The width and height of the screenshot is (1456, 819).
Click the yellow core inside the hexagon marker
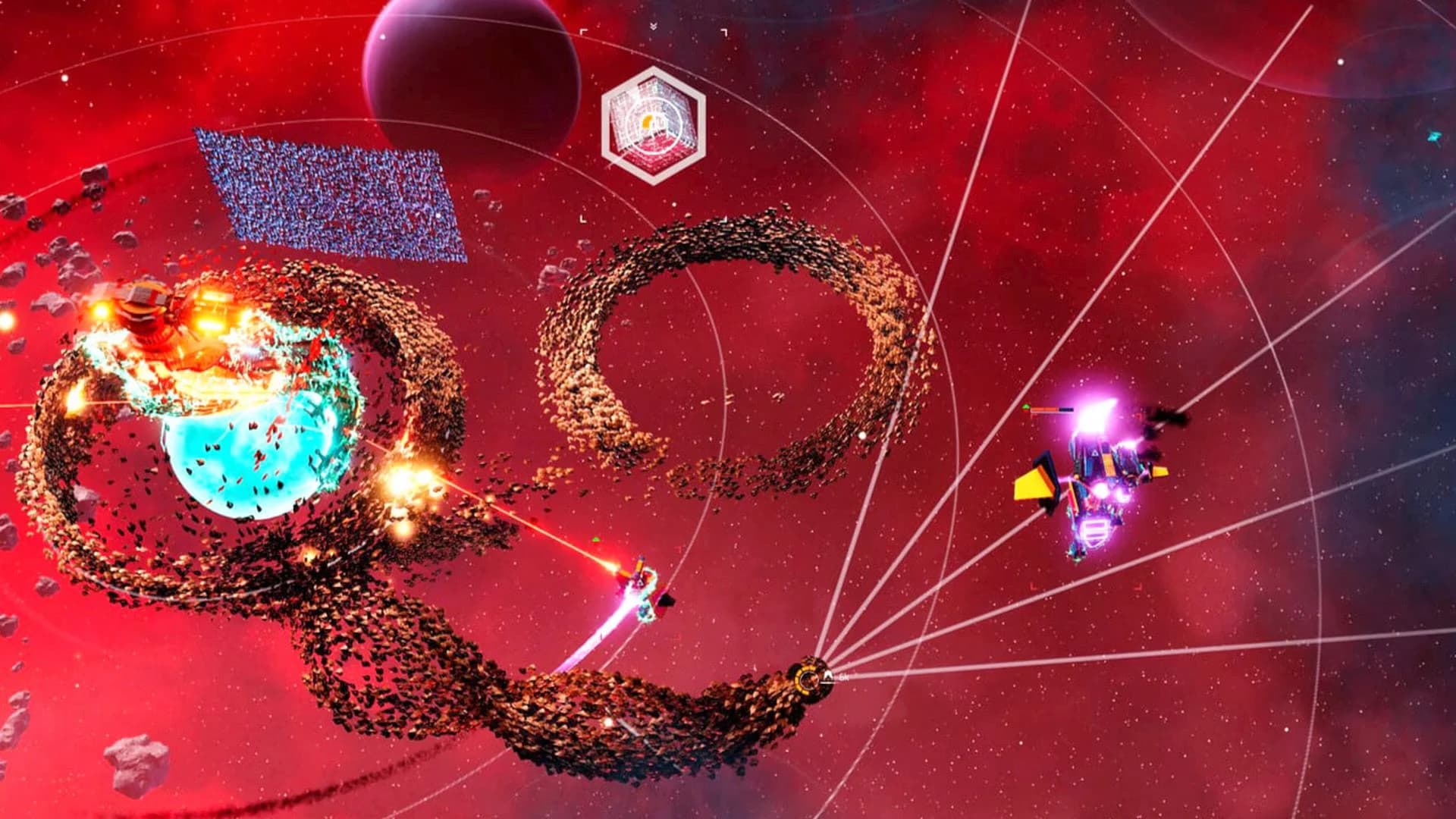pyautogui.click(x=647, y=121)
